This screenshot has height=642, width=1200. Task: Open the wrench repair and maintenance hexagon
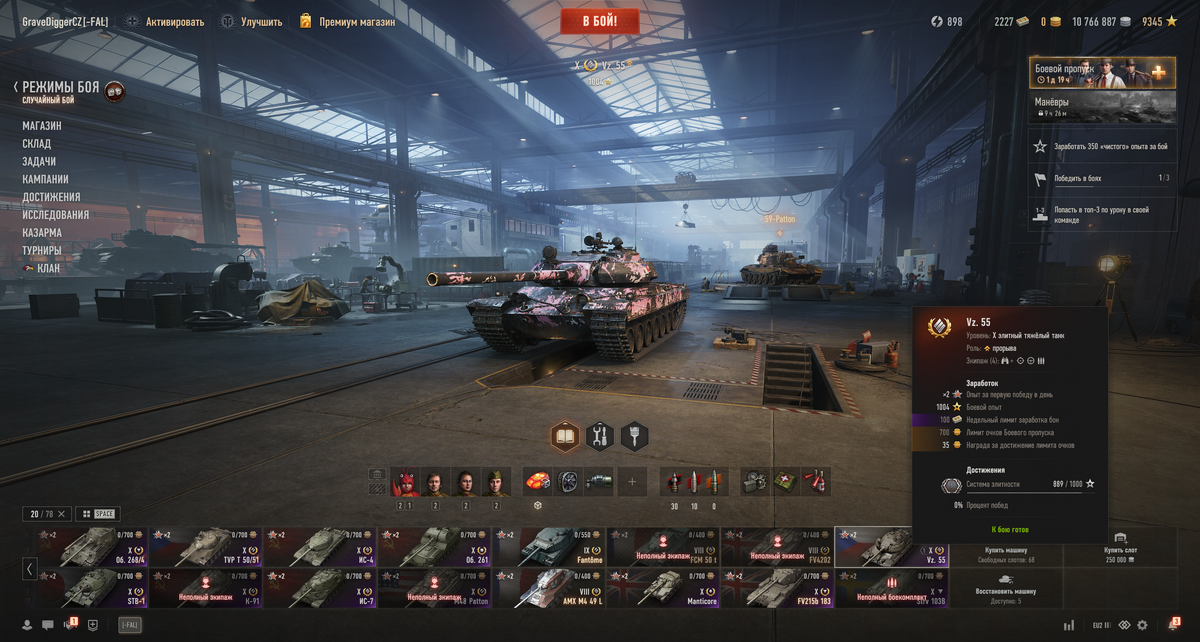[x=600, y=436]
